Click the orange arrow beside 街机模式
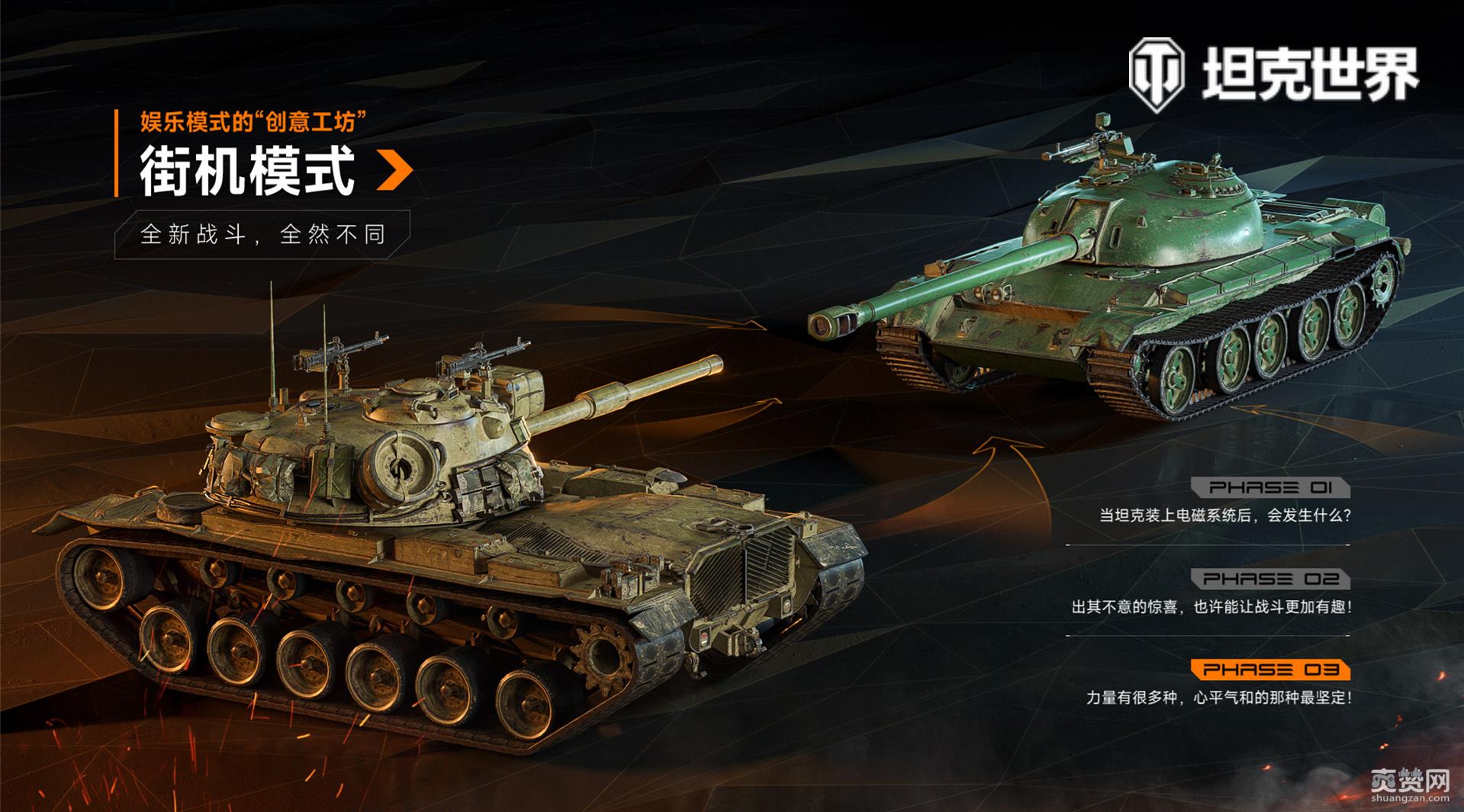The width and height of the screenshot is (1464, 812). pos(394,171)
